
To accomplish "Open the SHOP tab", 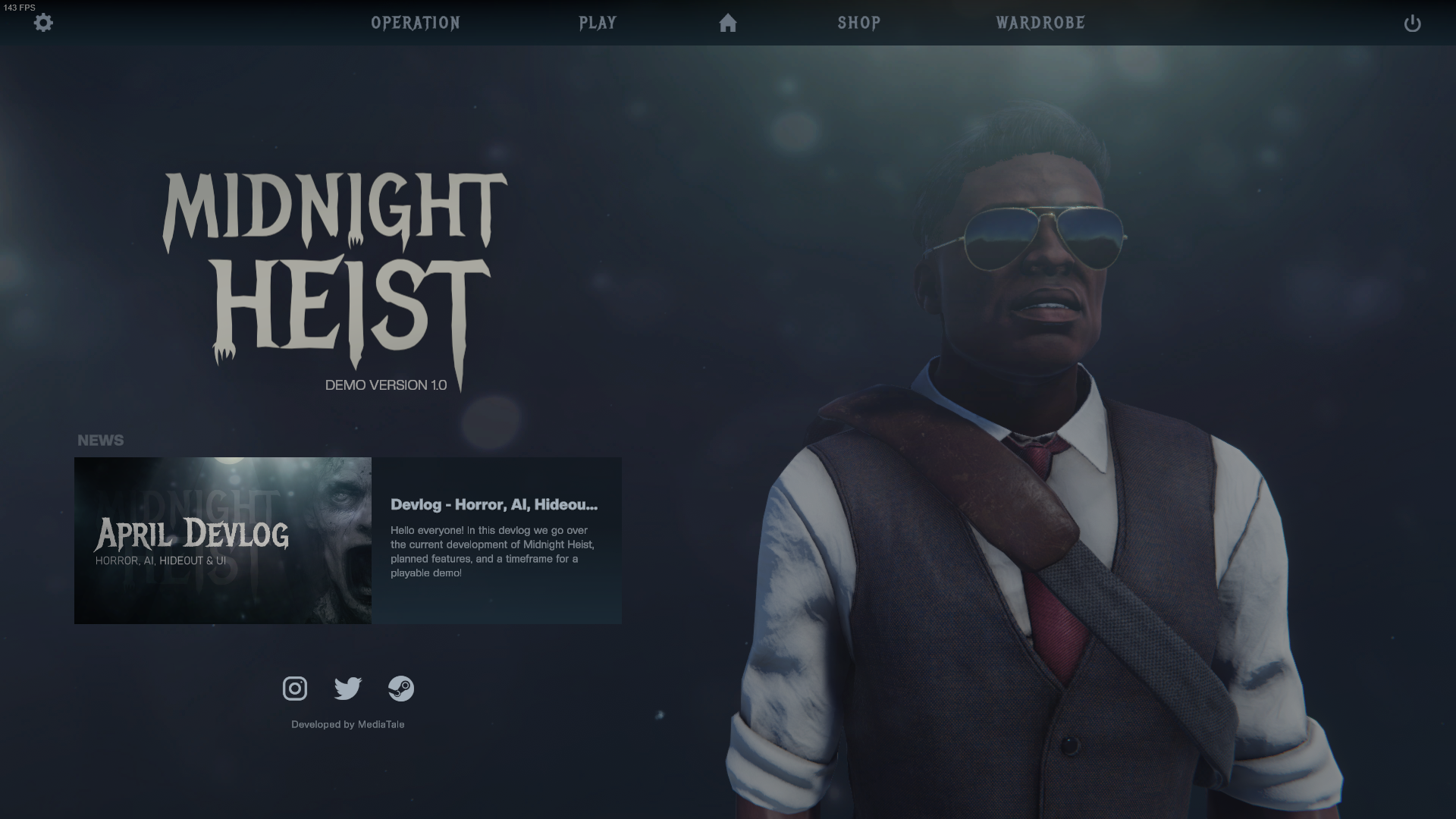I will 858,24.
